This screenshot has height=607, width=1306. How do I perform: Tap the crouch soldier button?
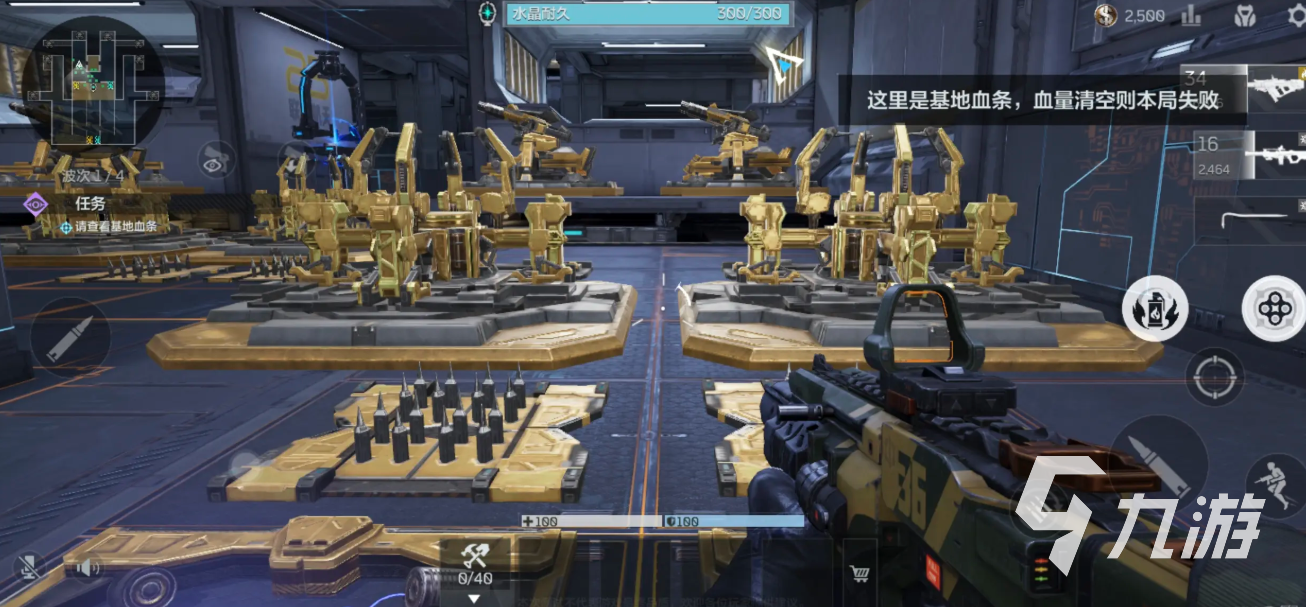coord(1269,486)
